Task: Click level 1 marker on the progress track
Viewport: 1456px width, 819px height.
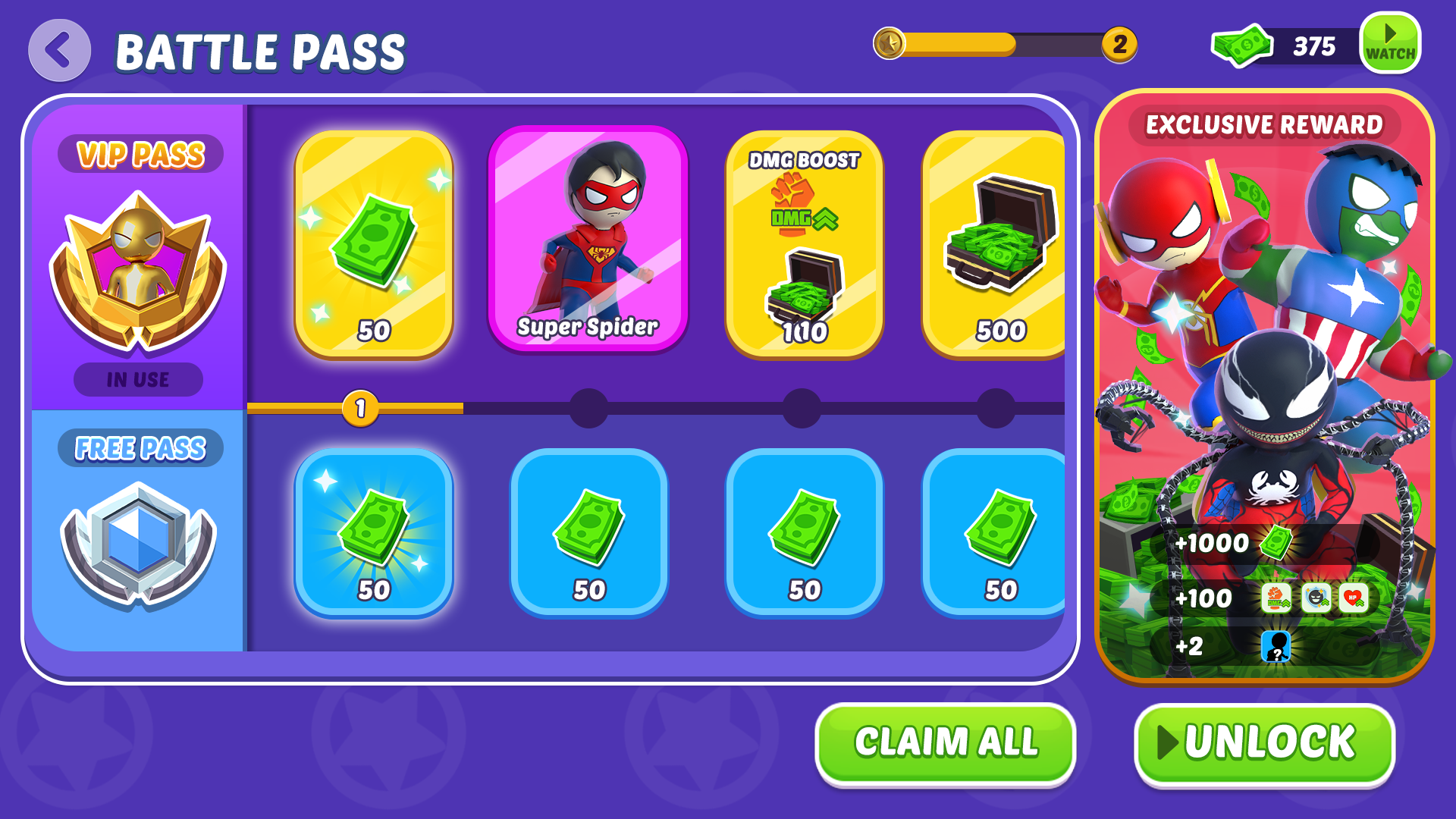Action: 358,409
